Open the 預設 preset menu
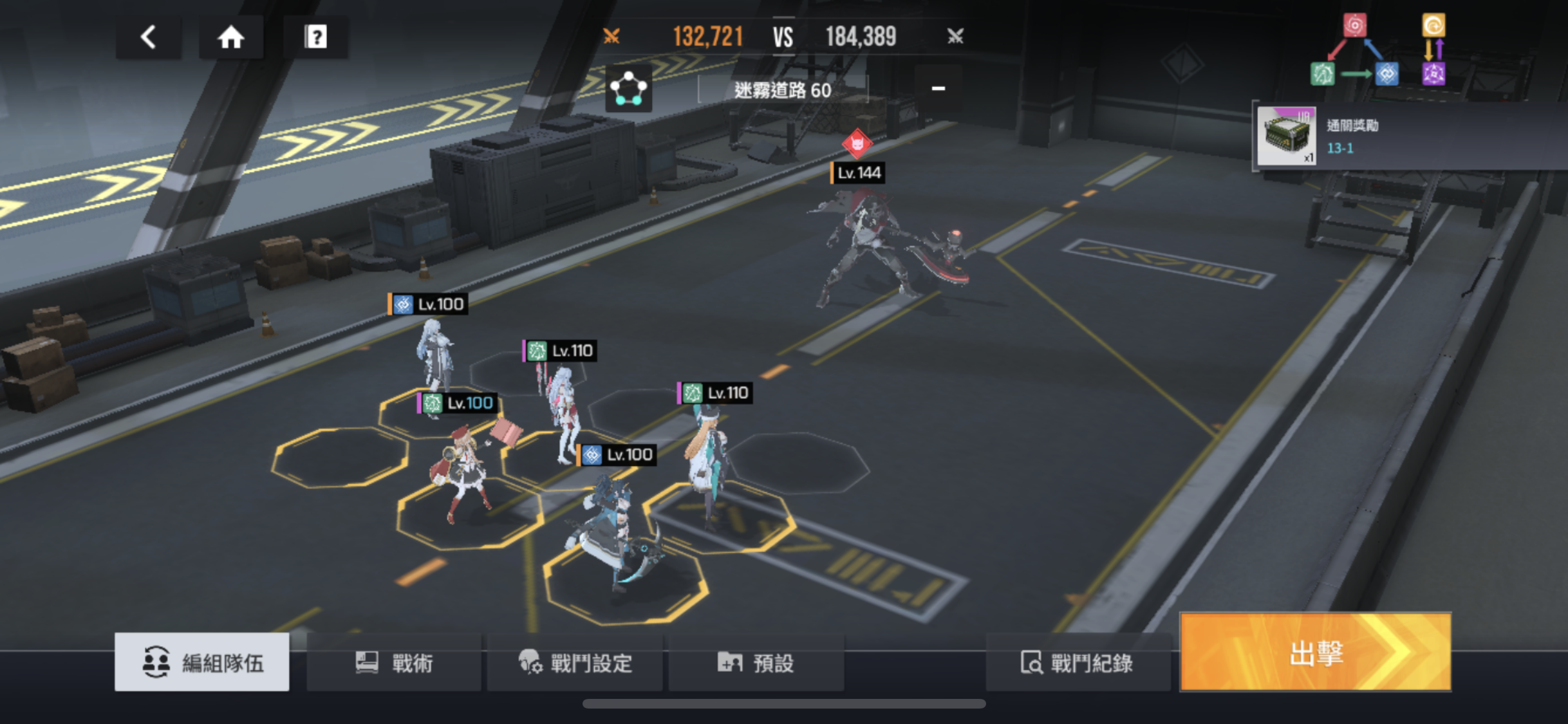 pos(756,662)
